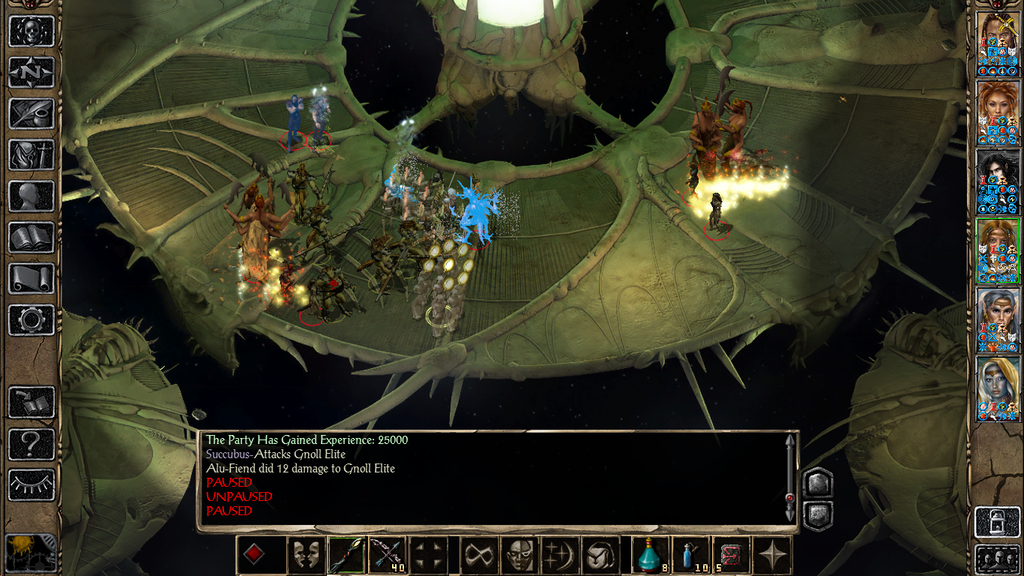Open special abilities with the star button
The width and height of the screenshot is (1024, 576).
(773, 555)
